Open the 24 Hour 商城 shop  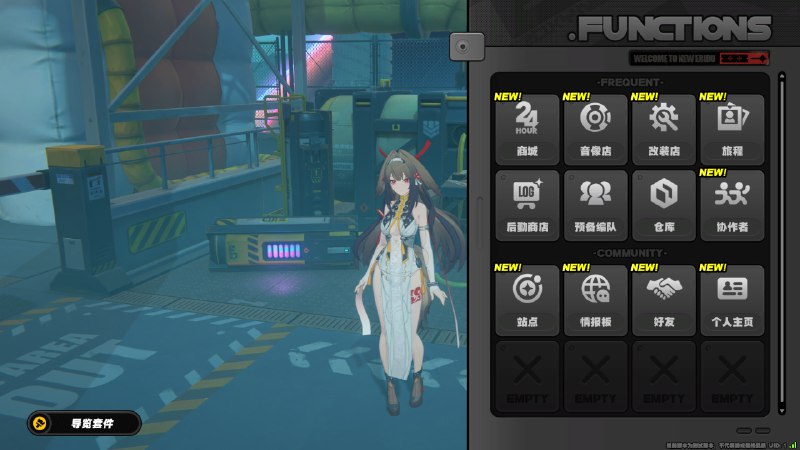point(527,128)
